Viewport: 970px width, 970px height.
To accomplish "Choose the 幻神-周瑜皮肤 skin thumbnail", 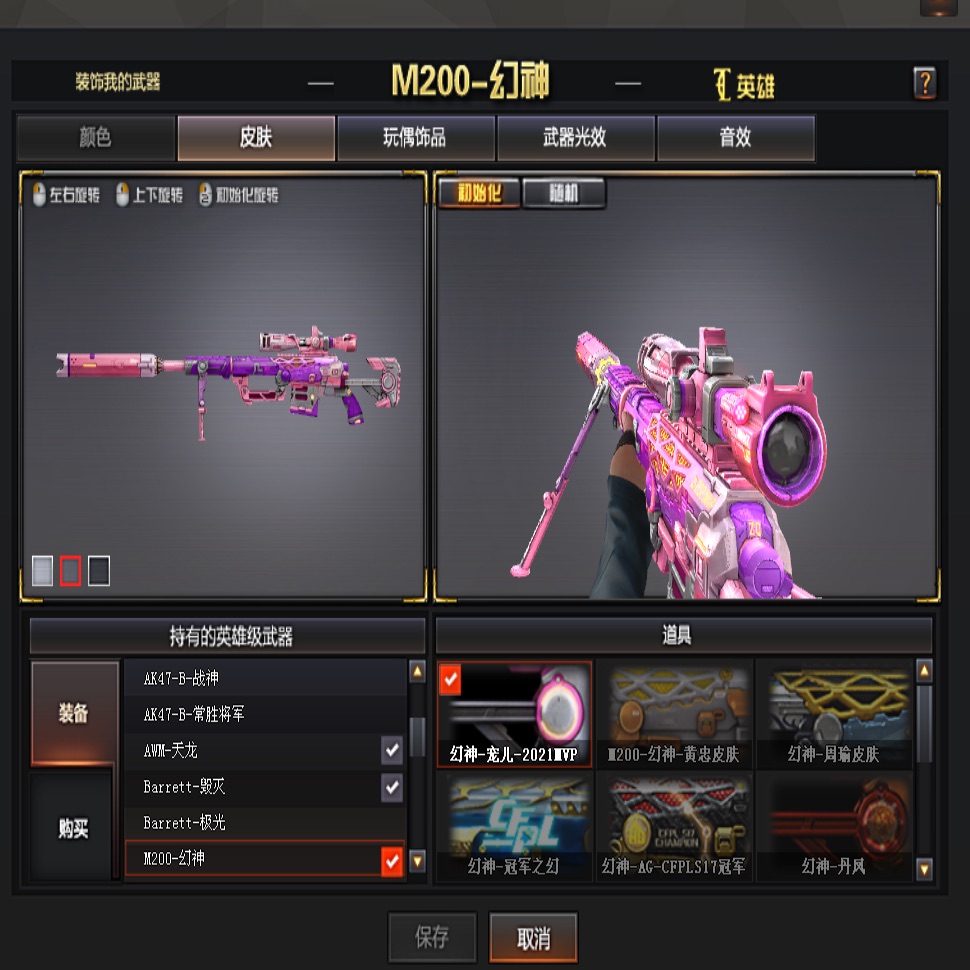I will (833, 714).
